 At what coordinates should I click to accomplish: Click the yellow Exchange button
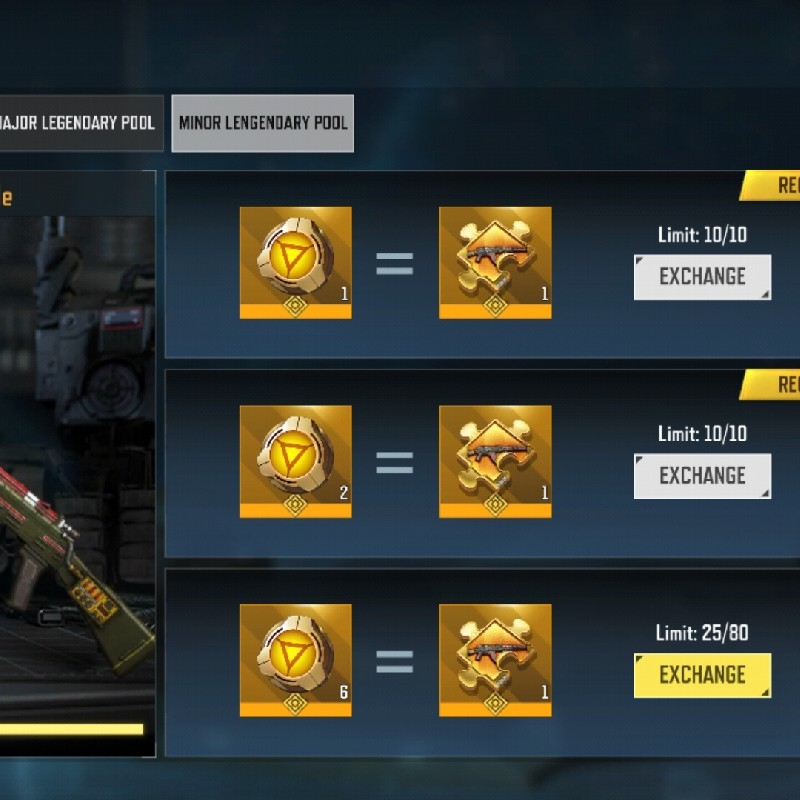[702, 675]
